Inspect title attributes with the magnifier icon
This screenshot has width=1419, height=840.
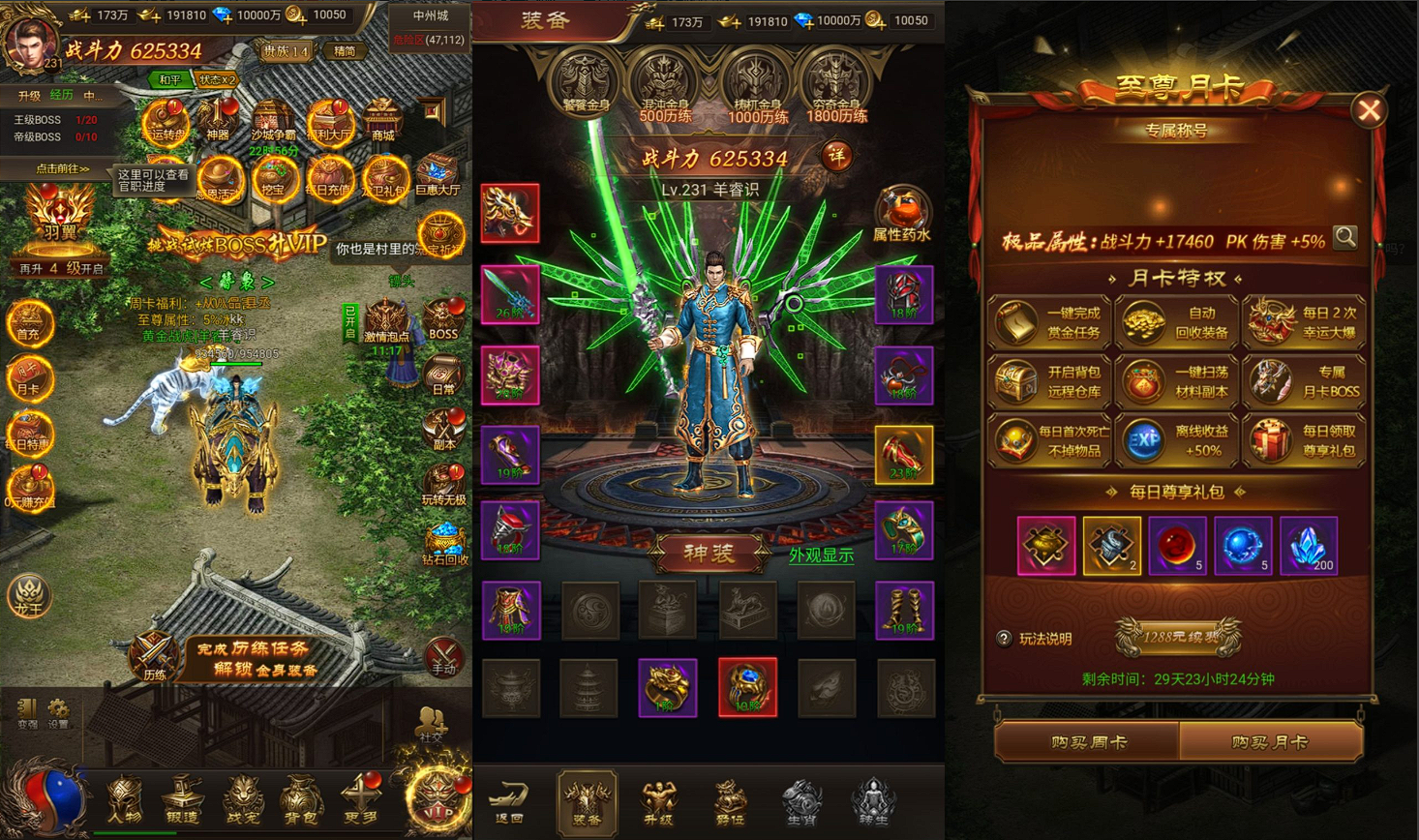point(1345,238)
